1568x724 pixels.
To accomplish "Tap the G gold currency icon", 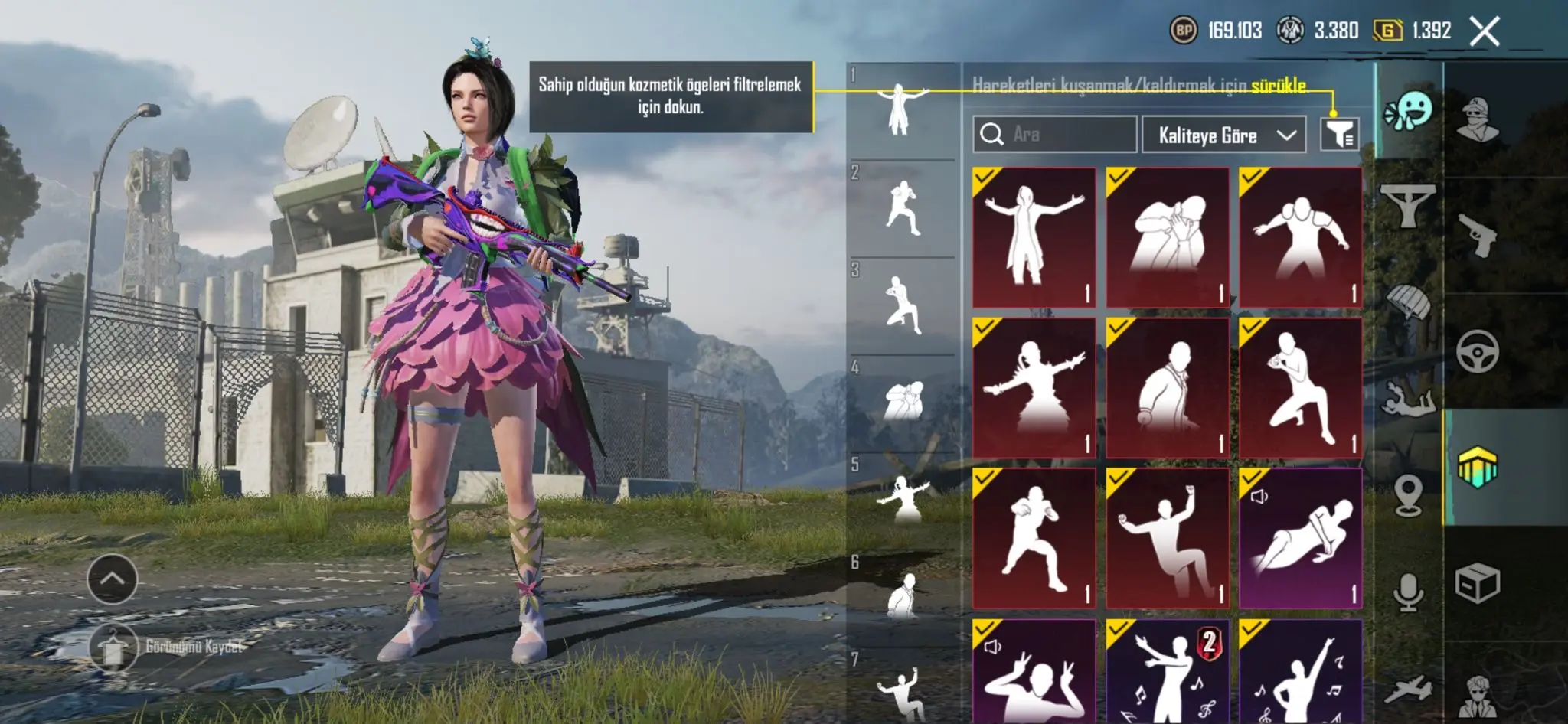I will [1387, 31].
